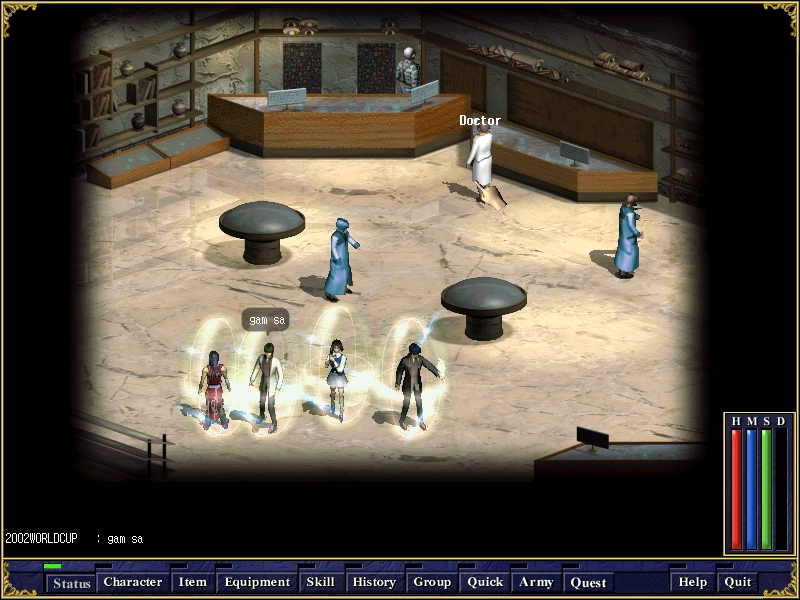Viewport: 800px width, 600px height.
Task: View the Quest list
Action: point(588,582)
